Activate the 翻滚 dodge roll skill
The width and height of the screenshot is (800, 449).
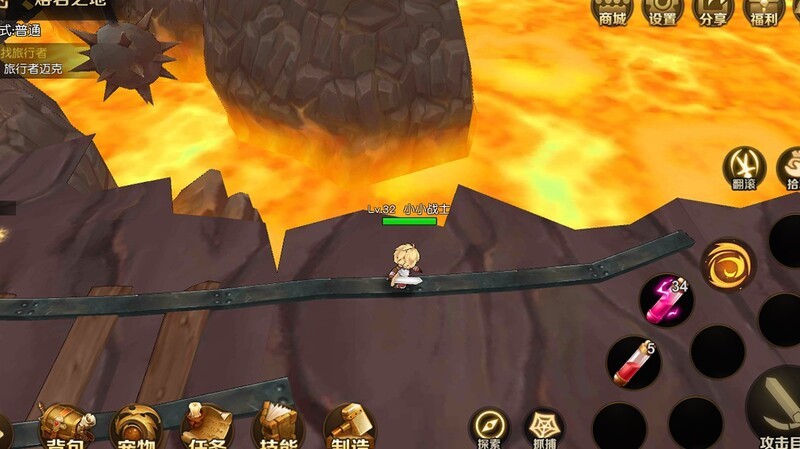[x=745, y=167]
